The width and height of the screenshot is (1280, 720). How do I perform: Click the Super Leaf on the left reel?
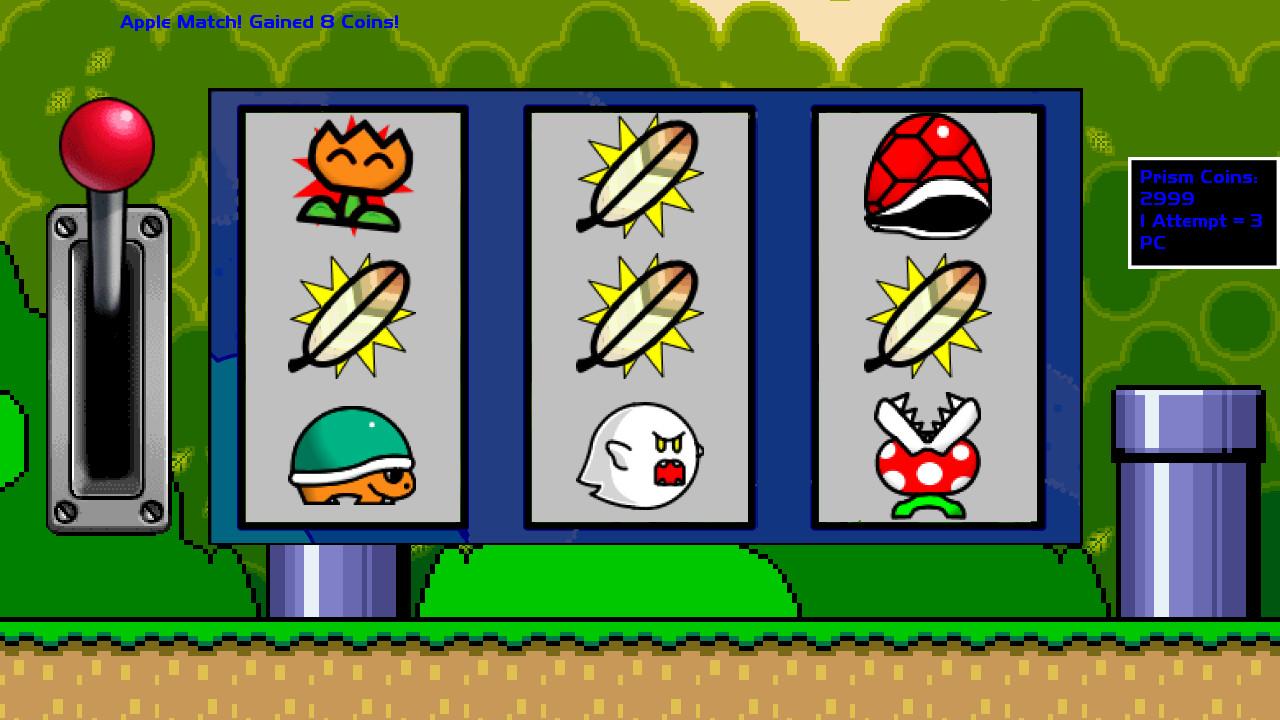tap(352, 315)
